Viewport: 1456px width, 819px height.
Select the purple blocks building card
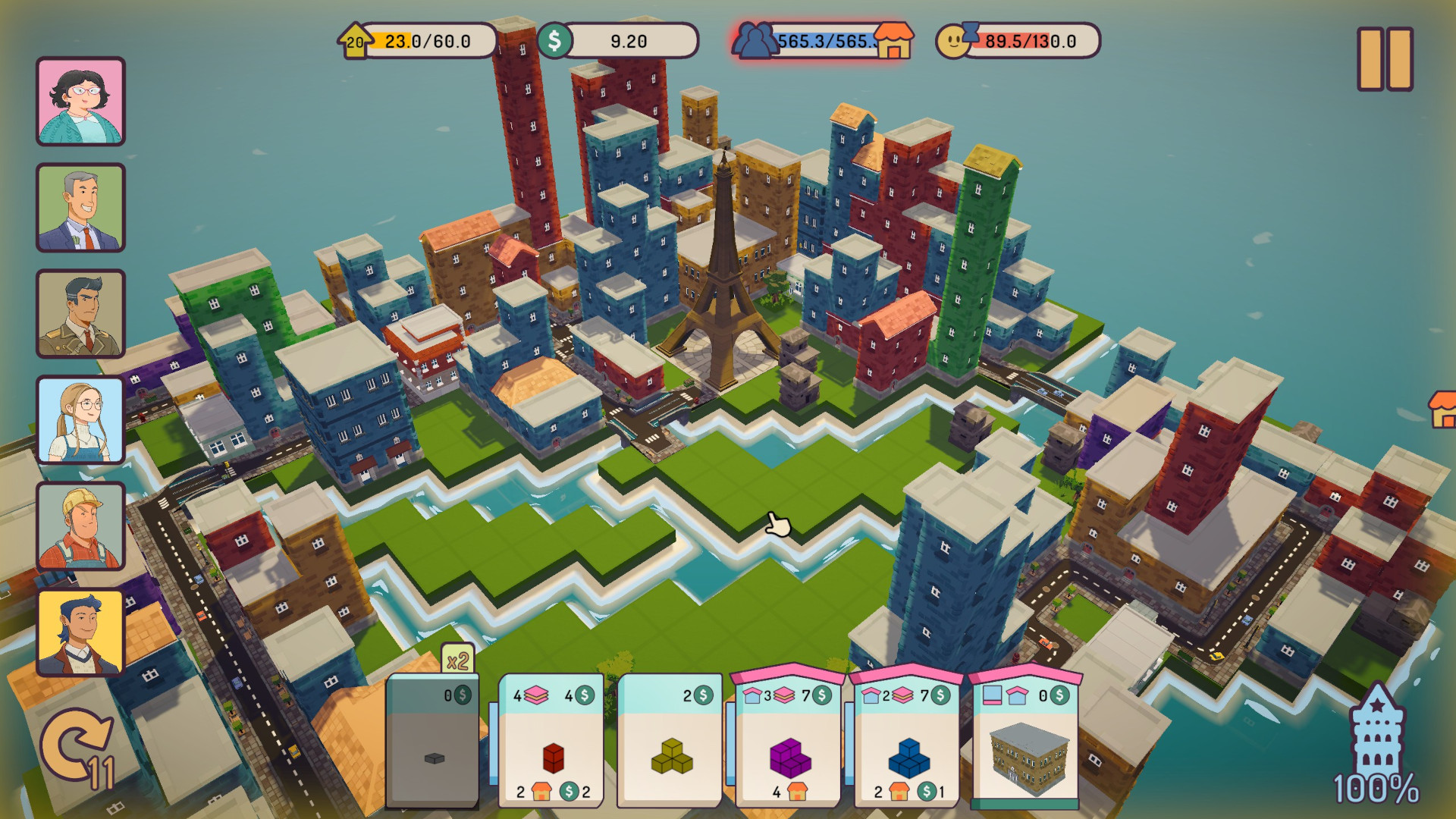(x=789, y=739)
